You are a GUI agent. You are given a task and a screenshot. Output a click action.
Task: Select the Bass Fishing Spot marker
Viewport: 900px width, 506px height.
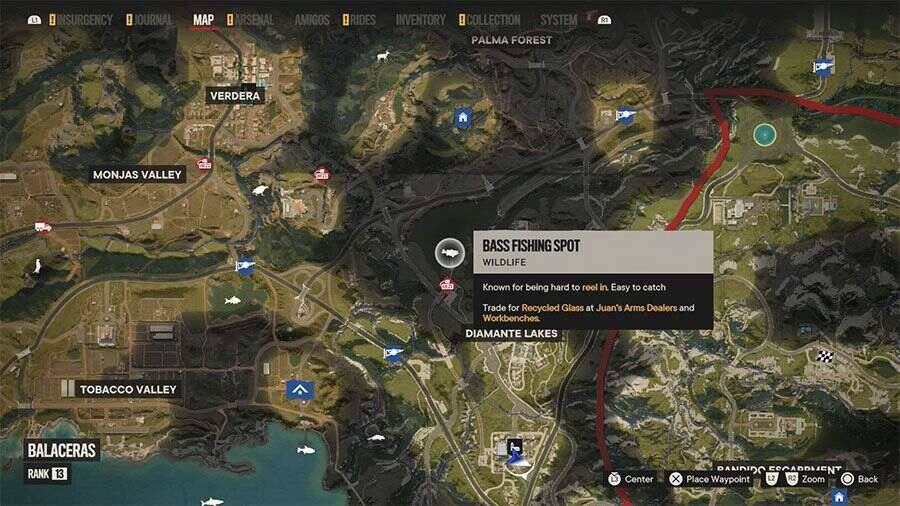pos(450,254)
